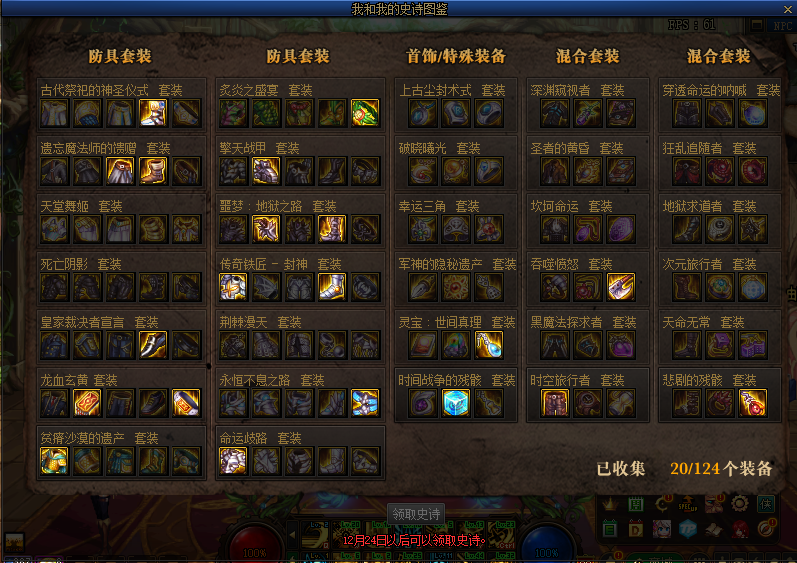The height and width of the screenshot is (563, 797).
Task: Click the NPC button
Action: click(x=781, y=25)
